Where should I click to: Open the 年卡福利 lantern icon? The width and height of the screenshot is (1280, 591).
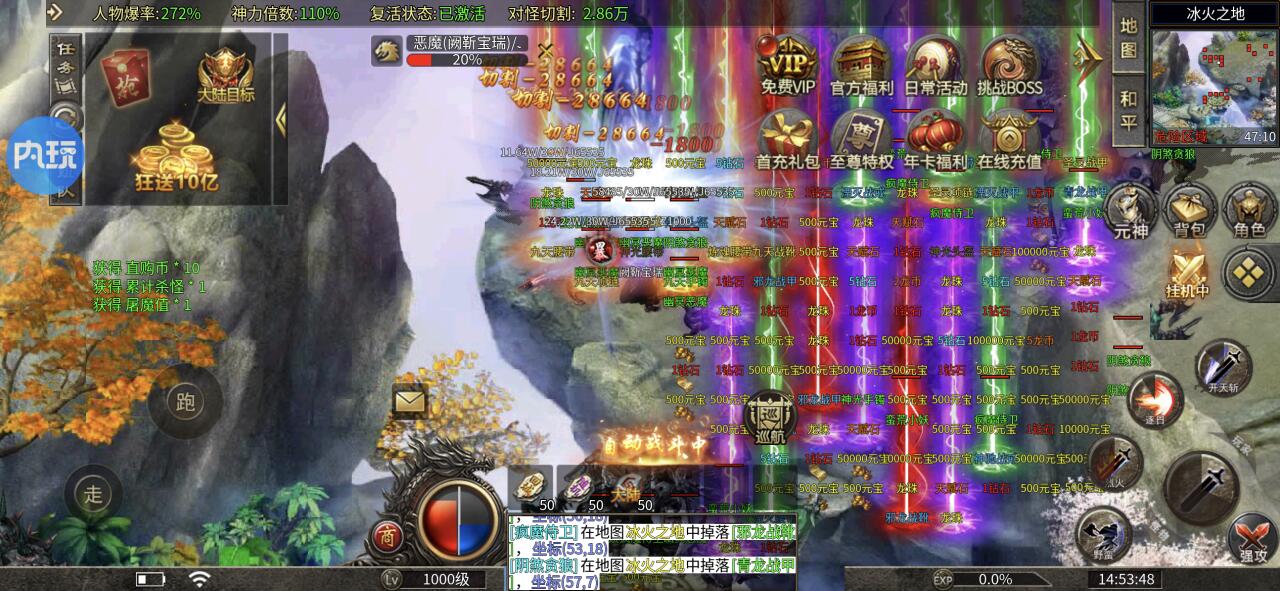click(935, 138)
